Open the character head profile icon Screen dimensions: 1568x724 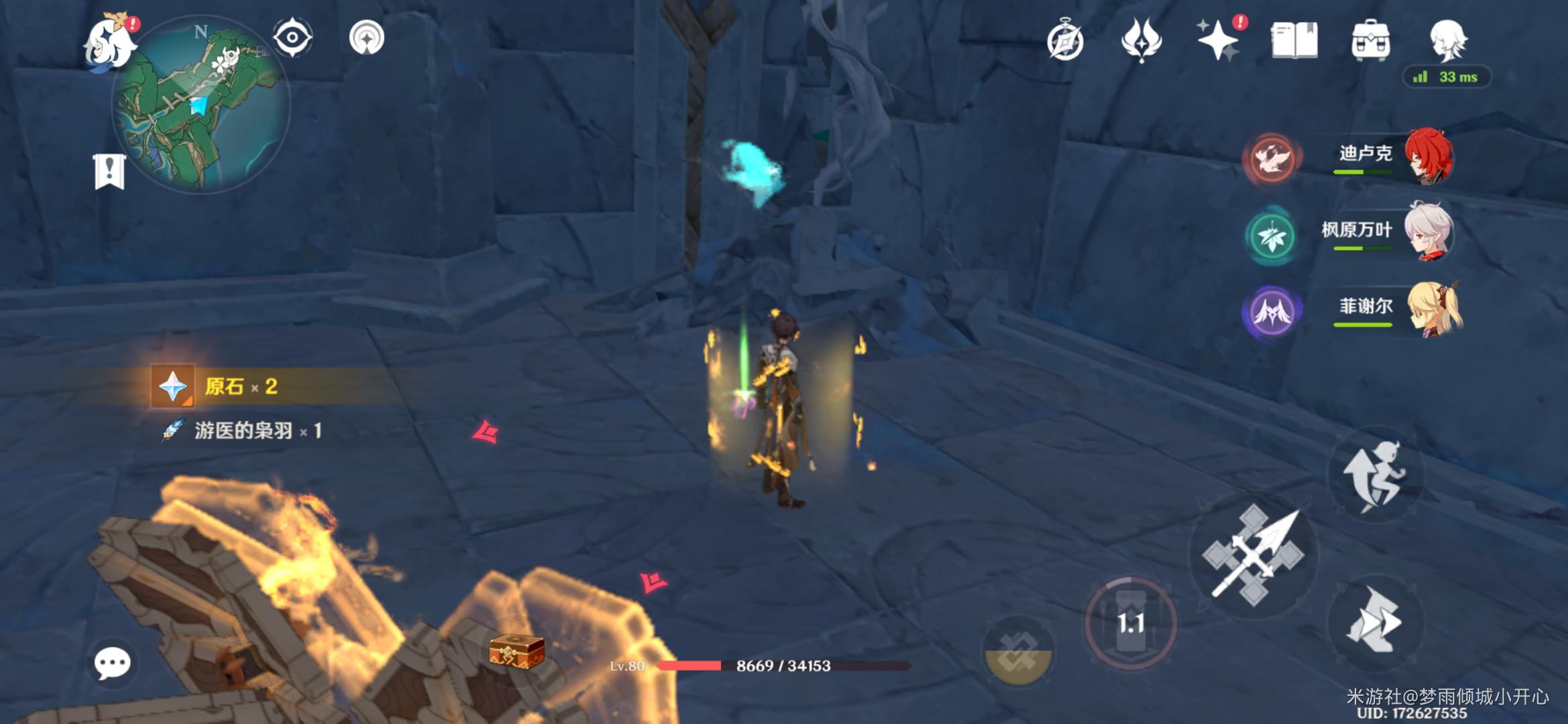[x=1448, y=40]
